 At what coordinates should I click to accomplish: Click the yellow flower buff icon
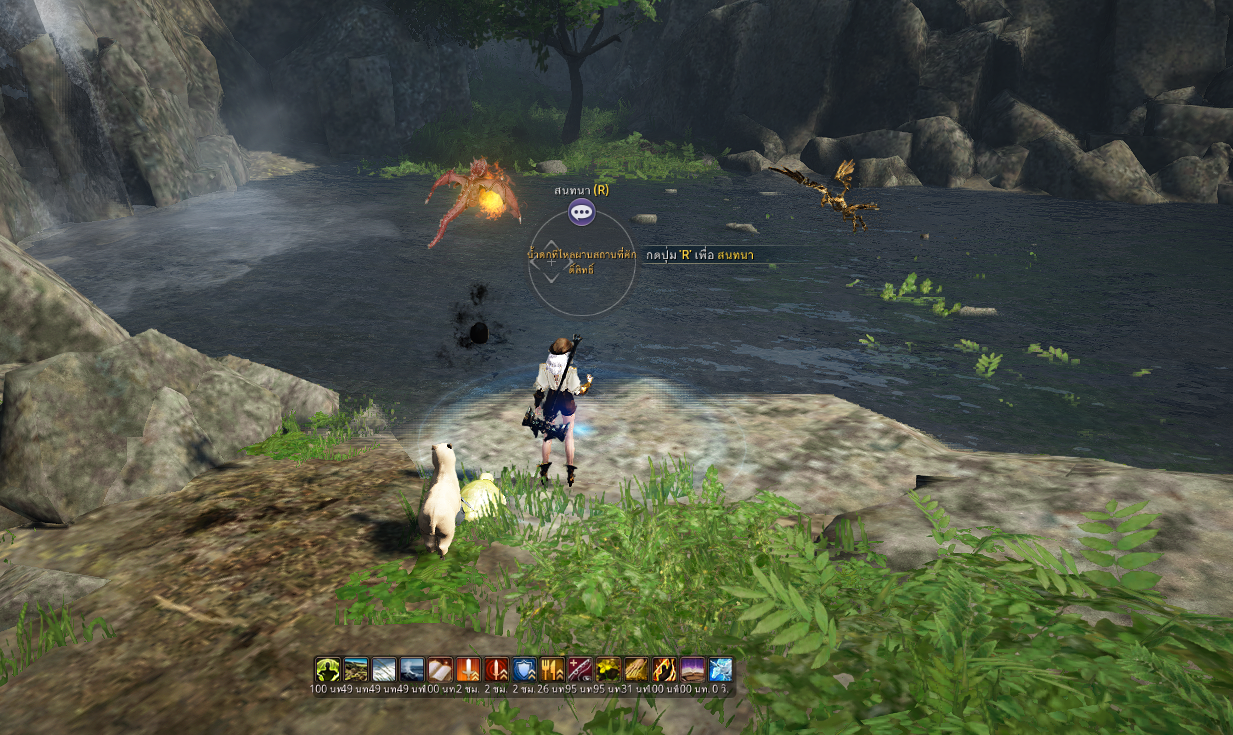(x=608, y=669)
